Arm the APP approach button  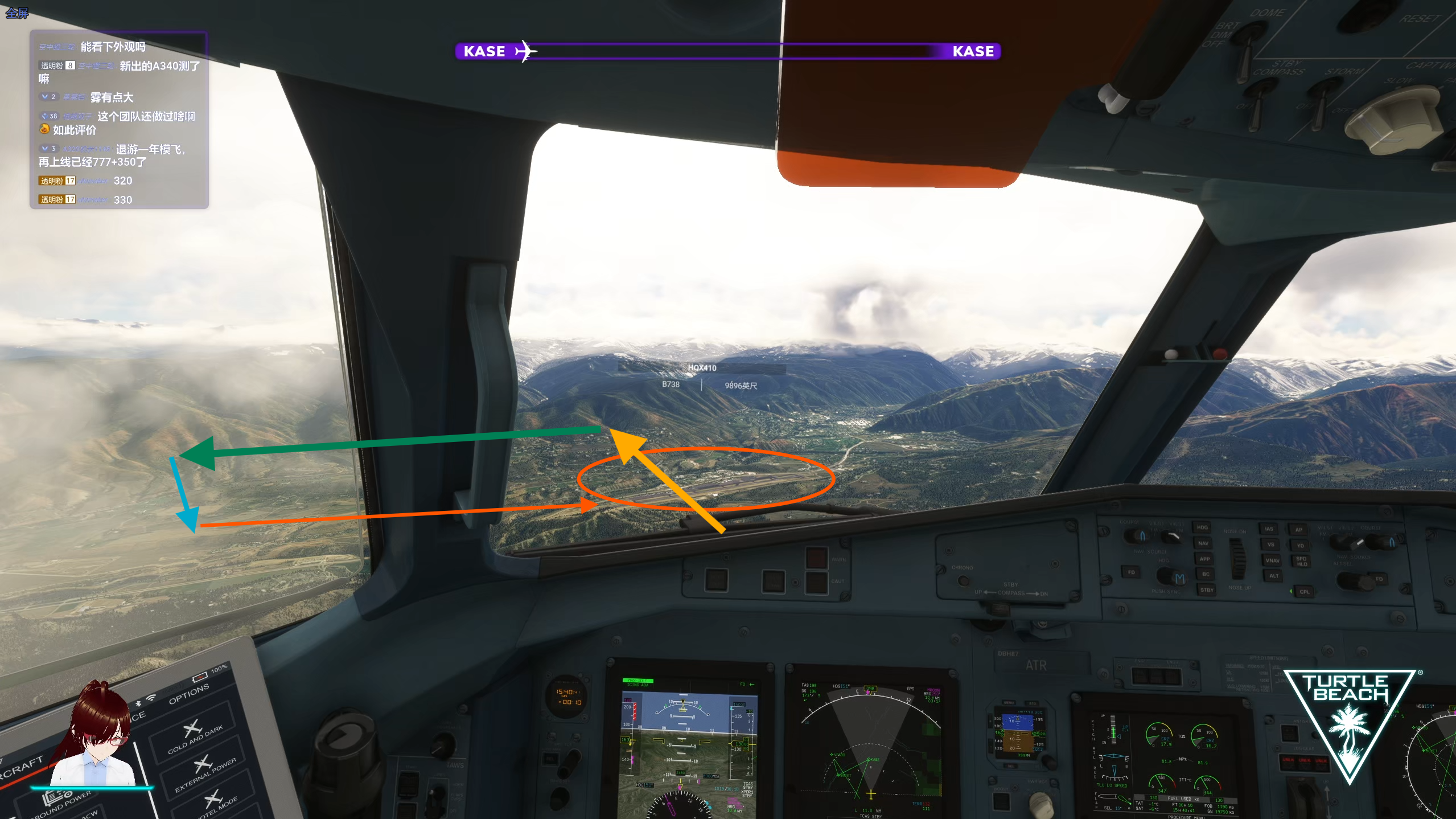[x=1204, y=559]
